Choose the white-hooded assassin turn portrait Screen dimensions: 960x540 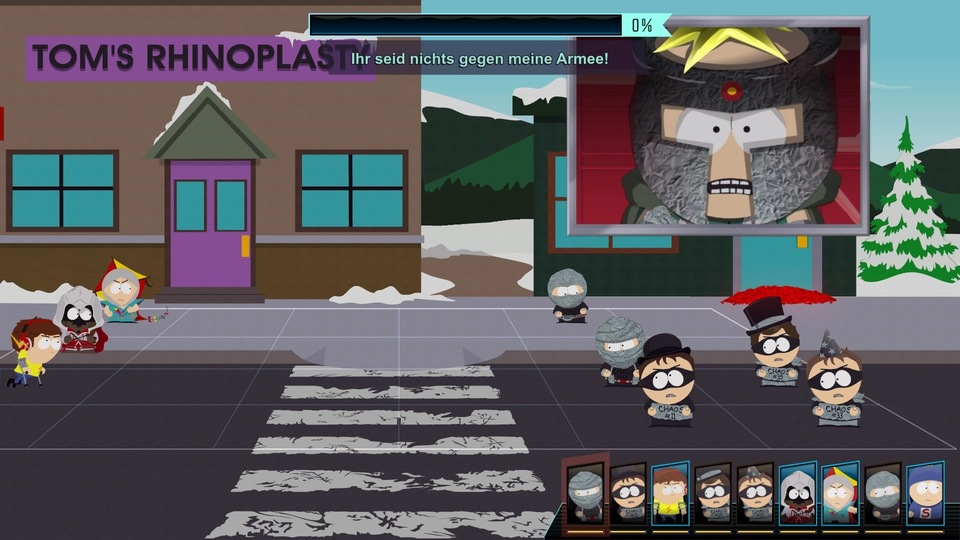tap(798, 493)
